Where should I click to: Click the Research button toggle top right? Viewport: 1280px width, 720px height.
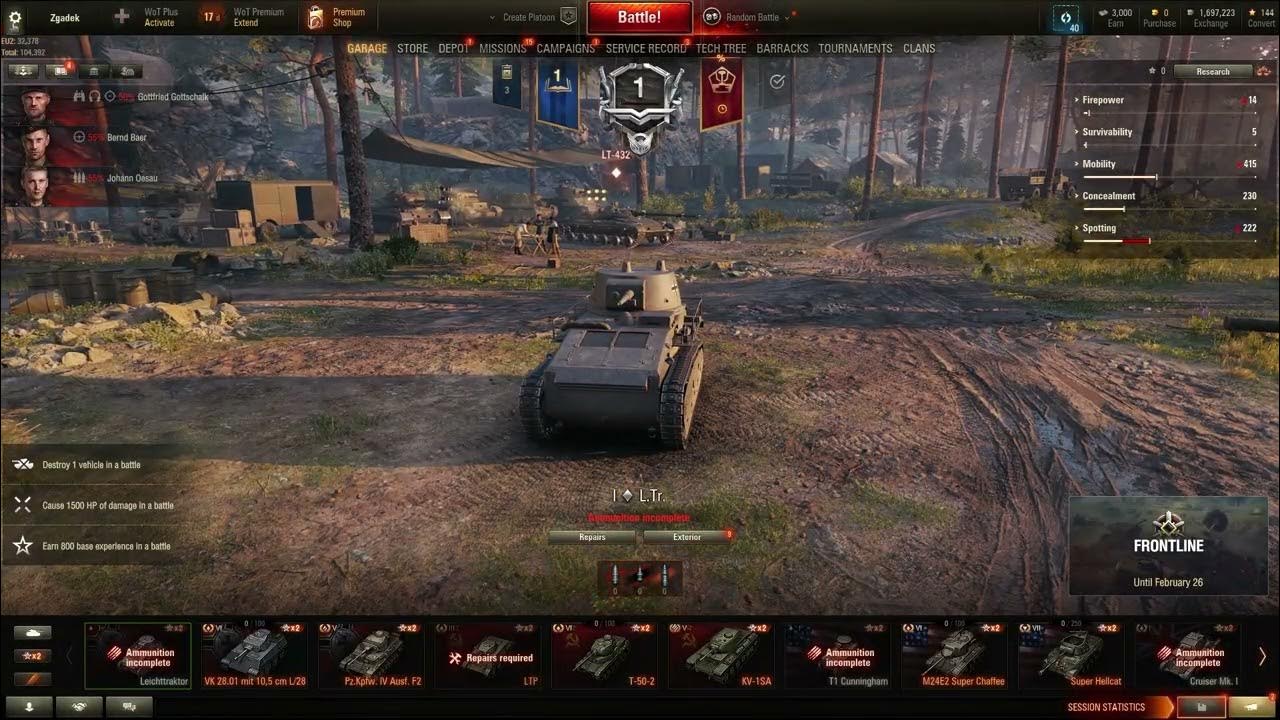[1213, 71]
